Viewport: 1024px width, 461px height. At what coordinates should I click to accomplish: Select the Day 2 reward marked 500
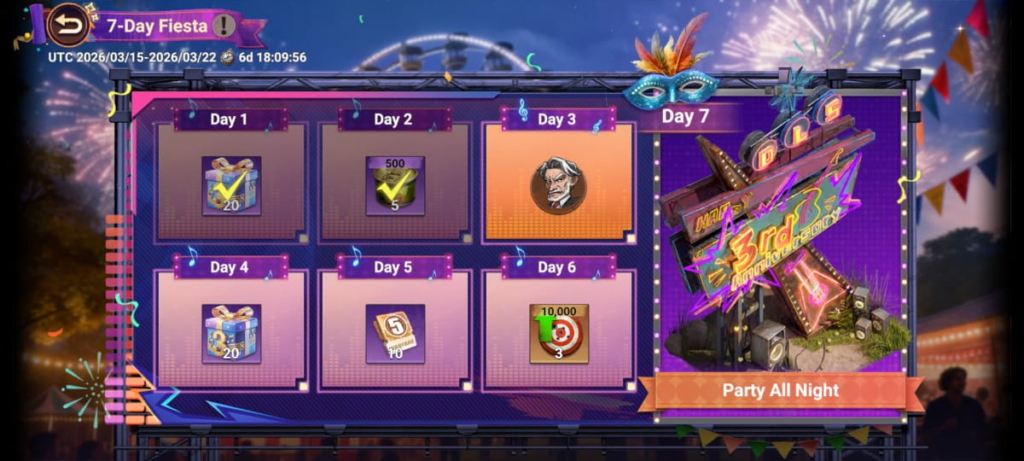tap(394, 185)
